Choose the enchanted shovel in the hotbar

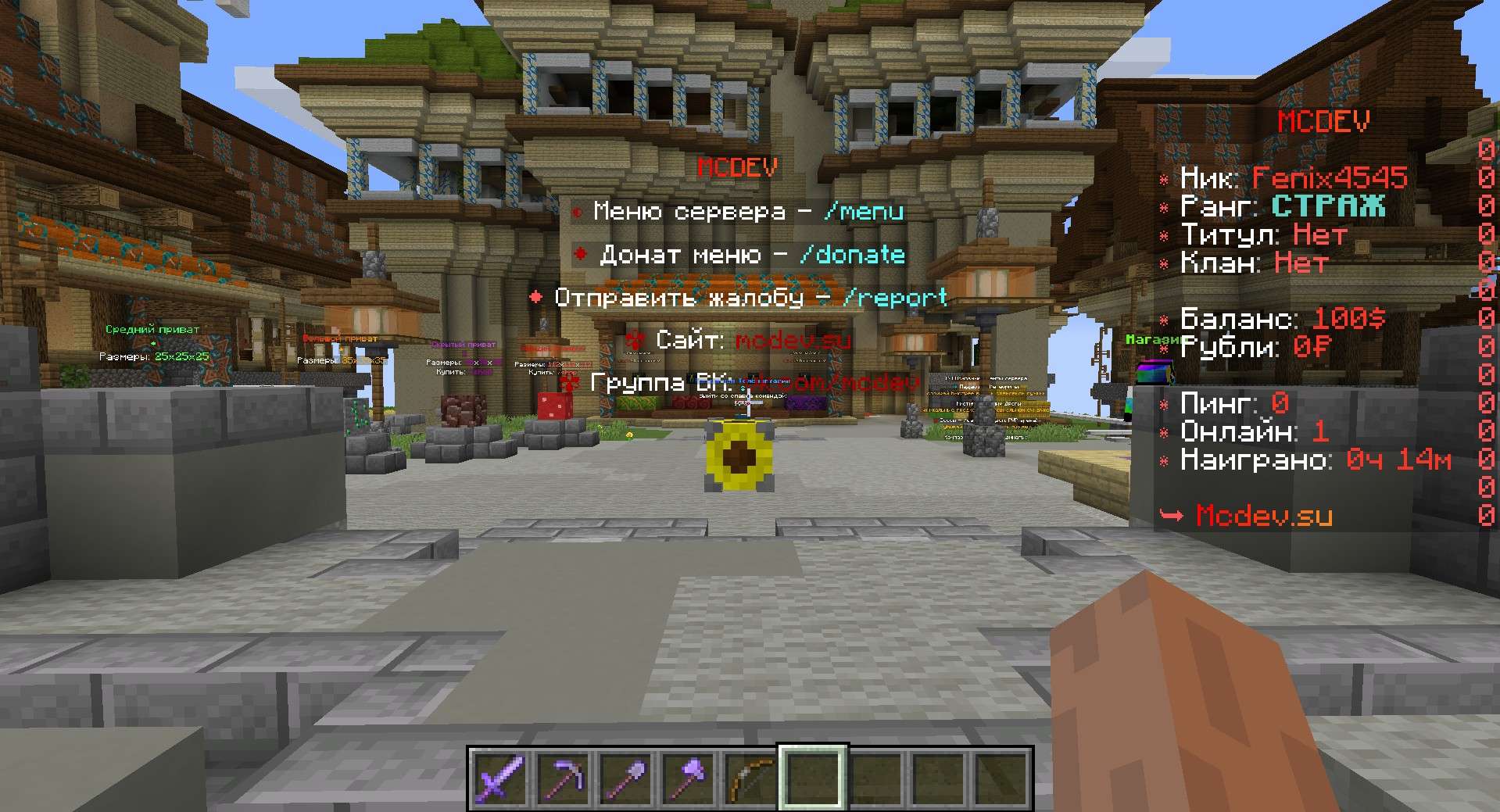pos(625,777)
